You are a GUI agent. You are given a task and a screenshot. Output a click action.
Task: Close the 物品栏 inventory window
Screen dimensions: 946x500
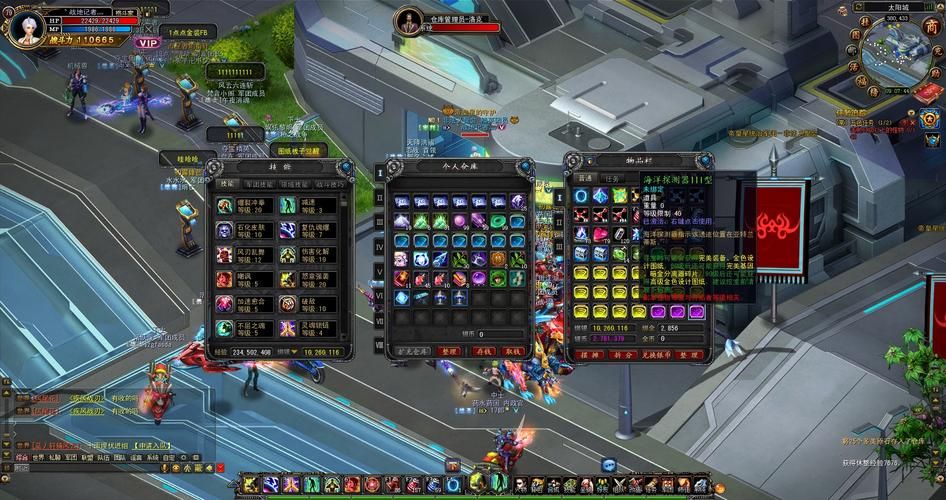707,160
